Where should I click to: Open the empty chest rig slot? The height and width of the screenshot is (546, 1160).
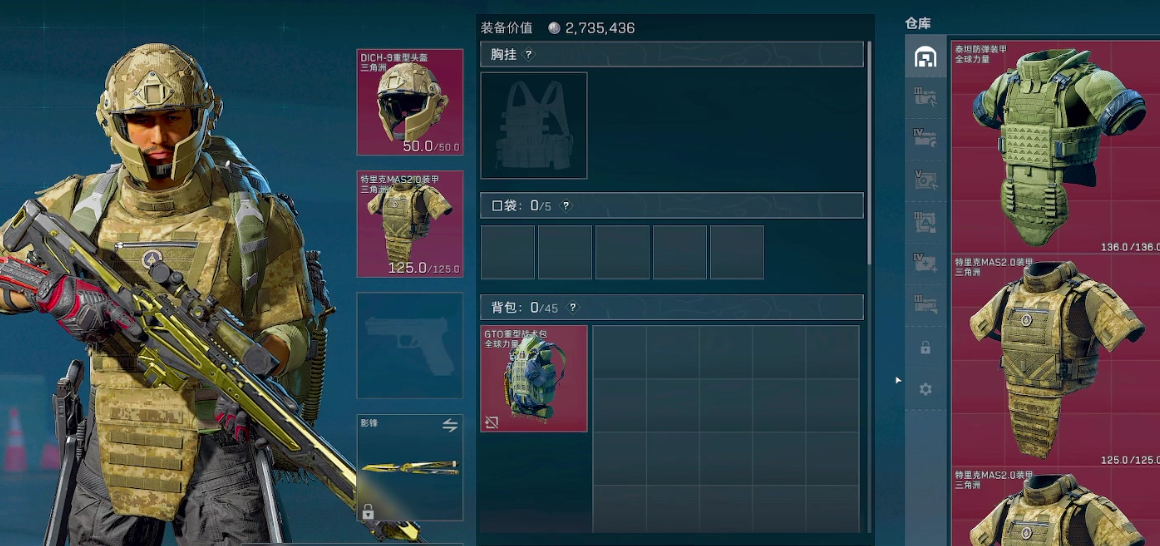pos(534,126)
